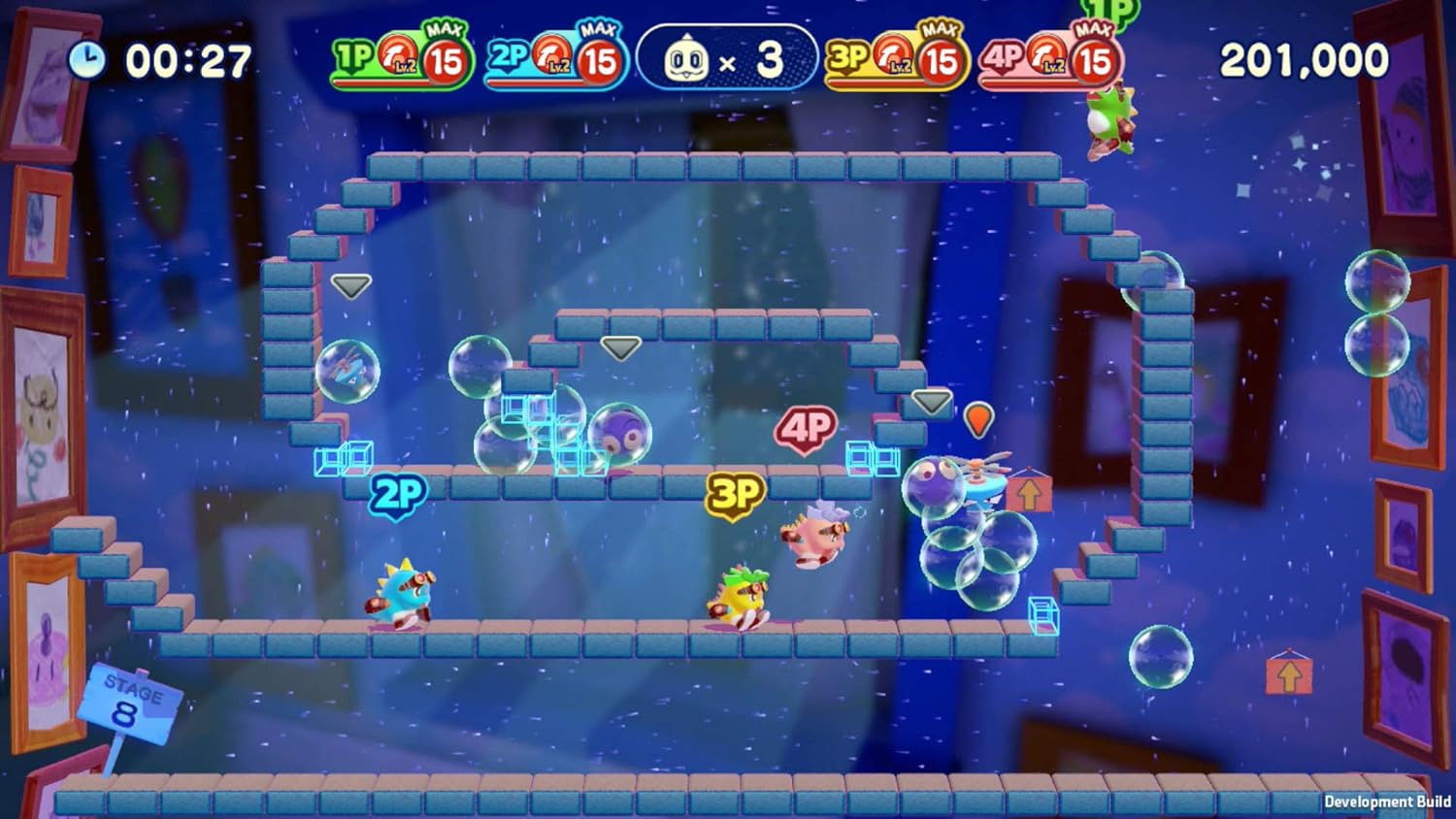
Task: Select the 2P blue player badge icon
Action: [509, 53]
